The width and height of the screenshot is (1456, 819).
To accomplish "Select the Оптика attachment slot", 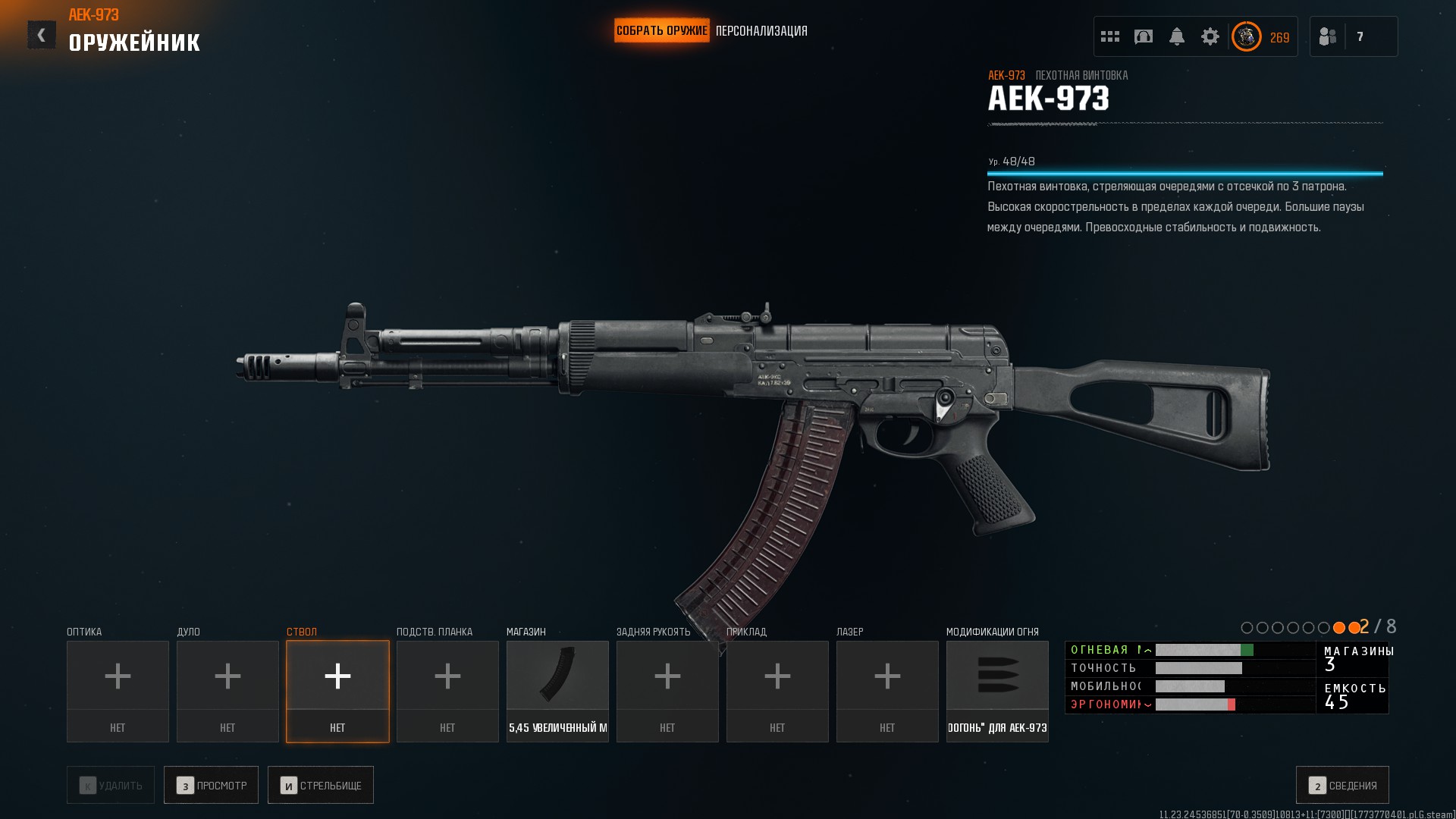I will coord(118,691).
